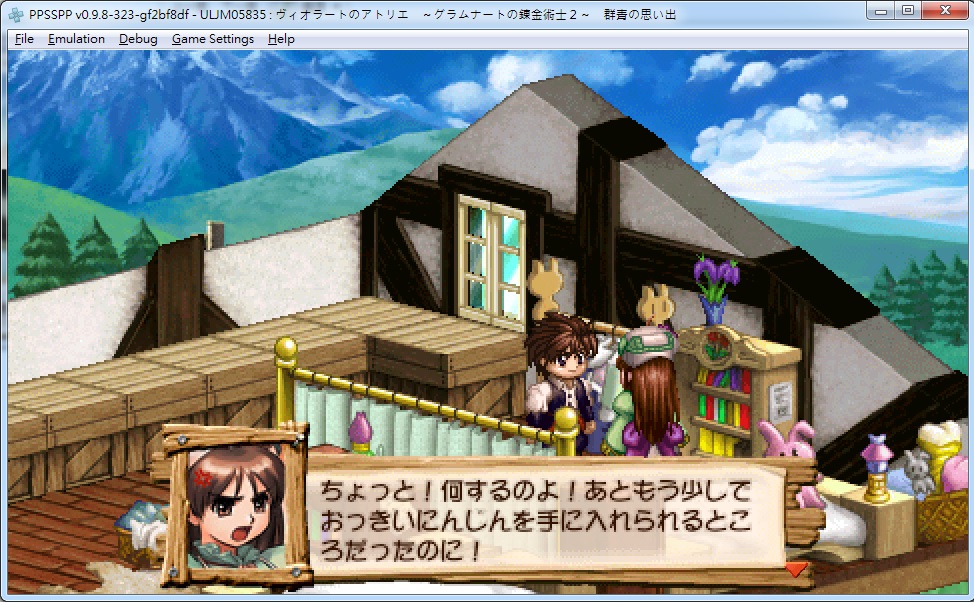Close the PPSSPP window

point(944,10)
